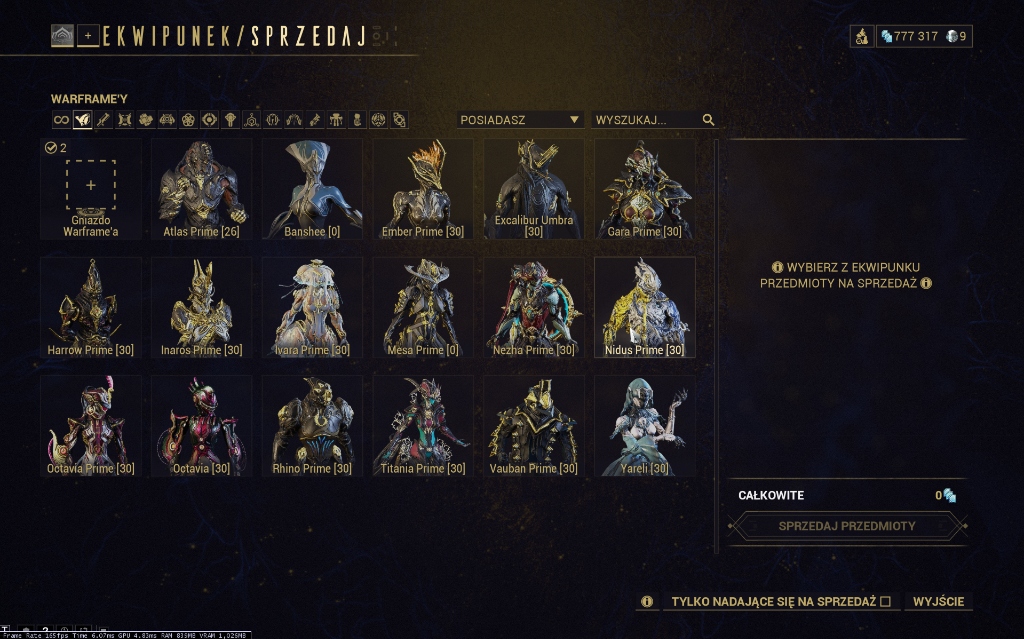1024x639 pixels.
Task: Select the Mesa Prime tile
Action: tap(422, 307)
